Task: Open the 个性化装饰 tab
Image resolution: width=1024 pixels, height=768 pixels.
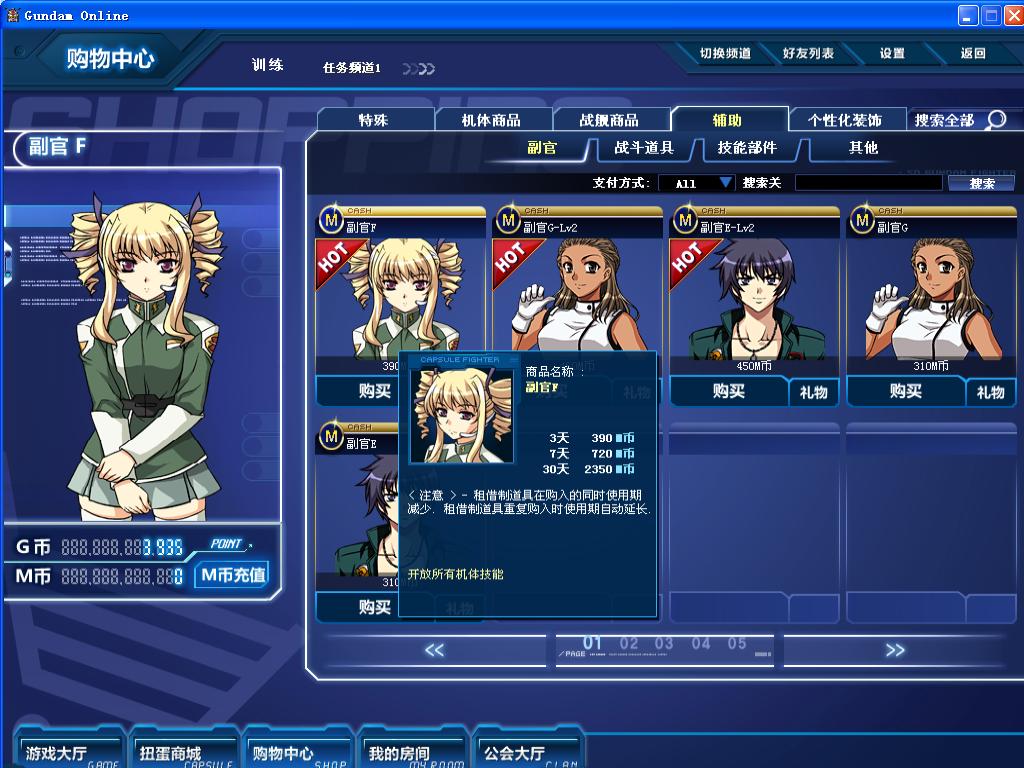Action: 845,120
